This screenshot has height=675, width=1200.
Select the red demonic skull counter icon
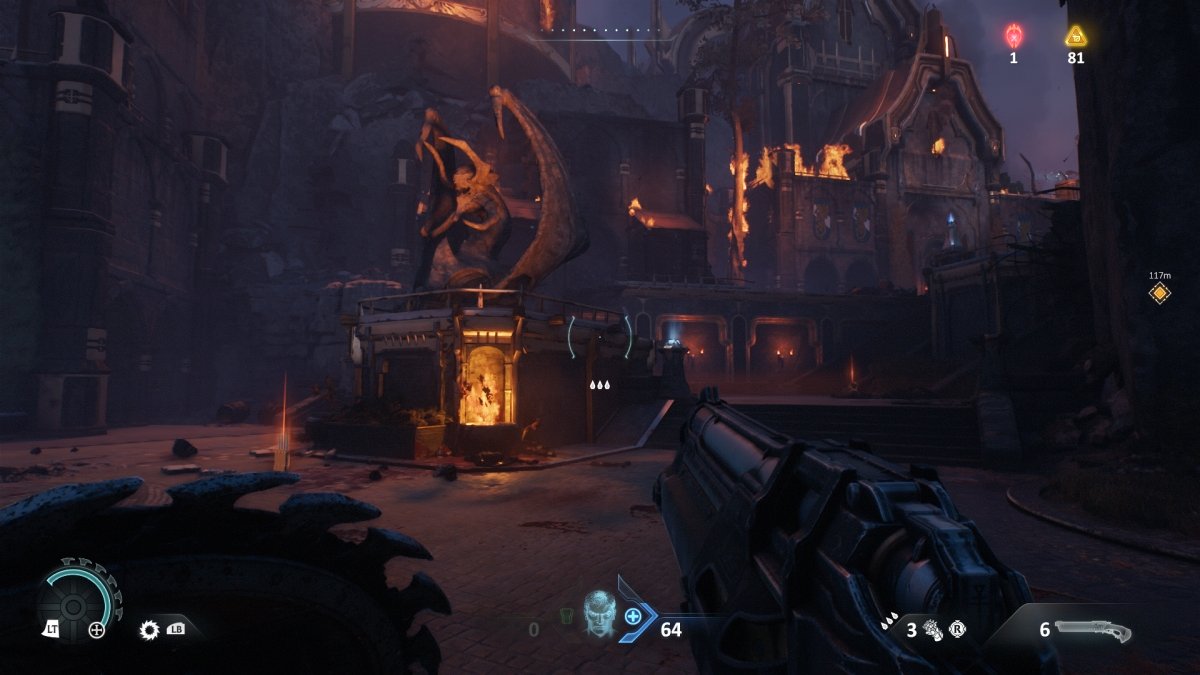tap(1013, 37)
